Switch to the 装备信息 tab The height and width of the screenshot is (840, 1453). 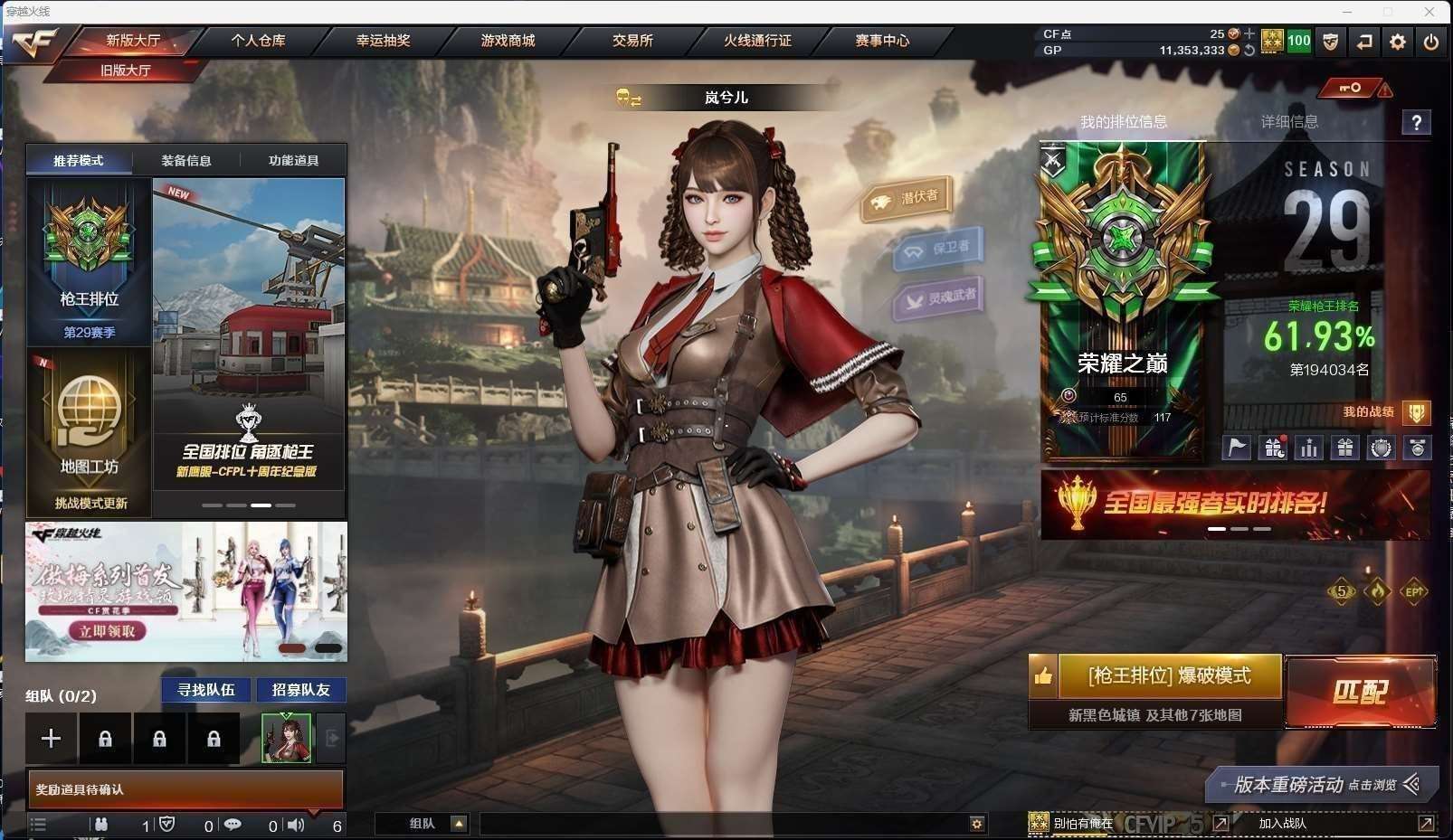click(x=186, y=160)
